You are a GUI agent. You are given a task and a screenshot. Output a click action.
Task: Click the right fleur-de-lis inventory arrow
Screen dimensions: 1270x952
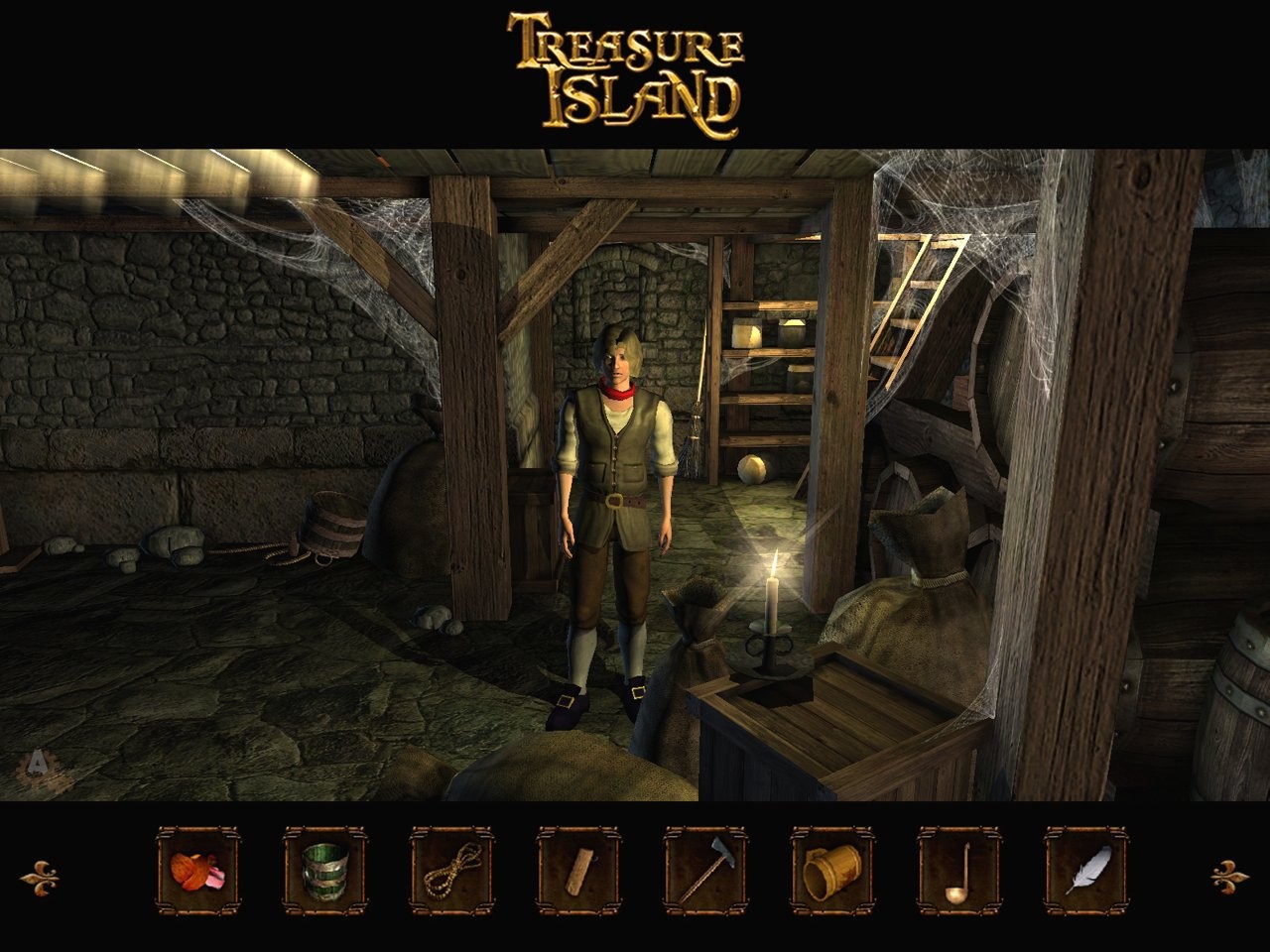[x=1231, y=875]
